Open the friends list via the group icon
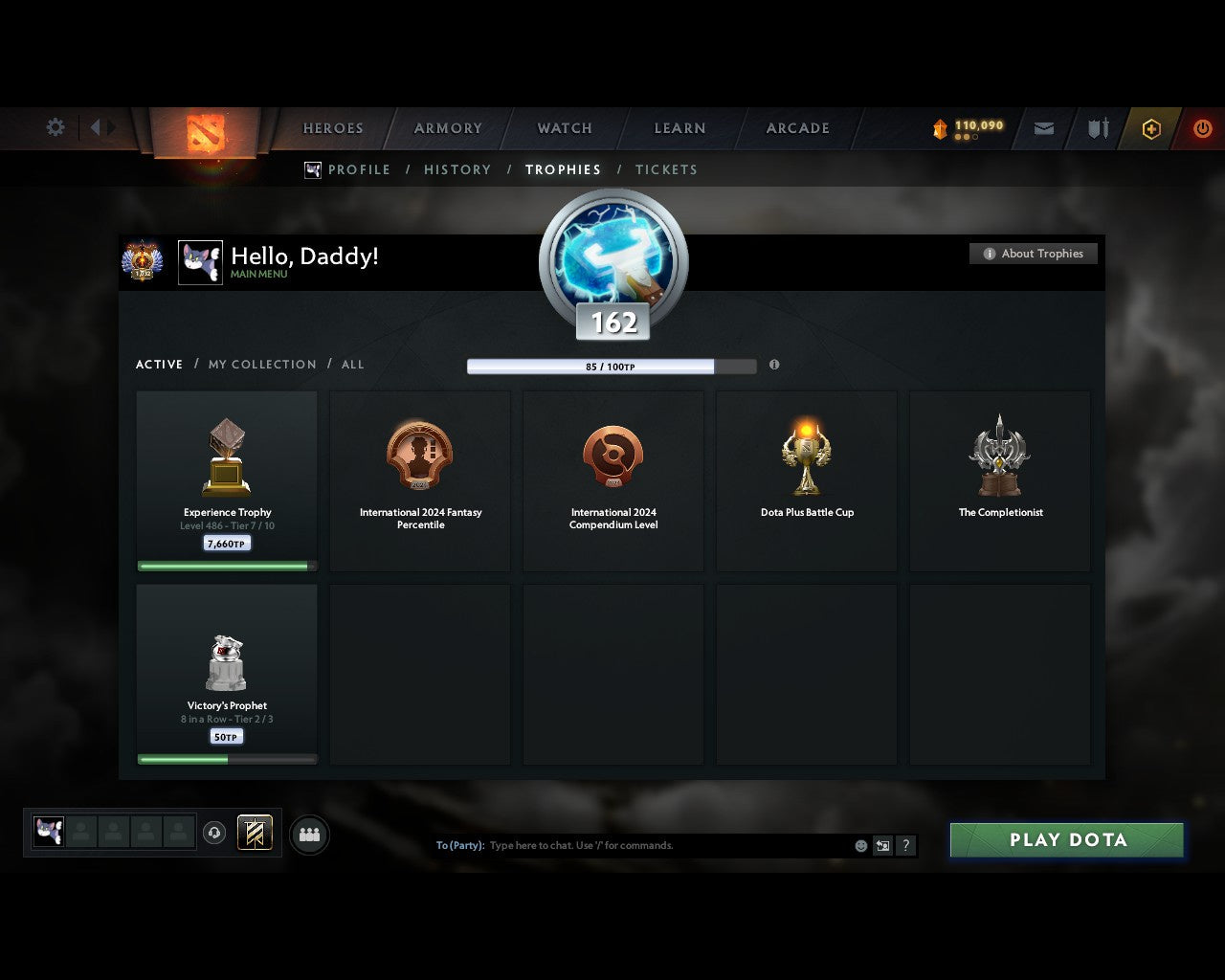The height and width of the screenshot is (980, 1225). (x=308, y=834)
